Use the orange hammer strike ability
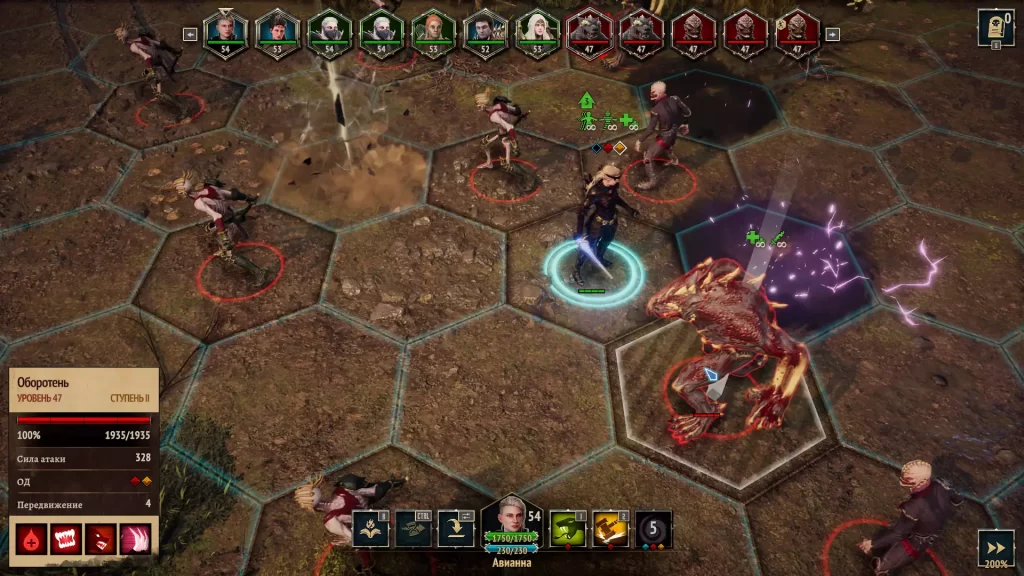The height and width of the screenshot is (576, 1024). click(611, 528)
